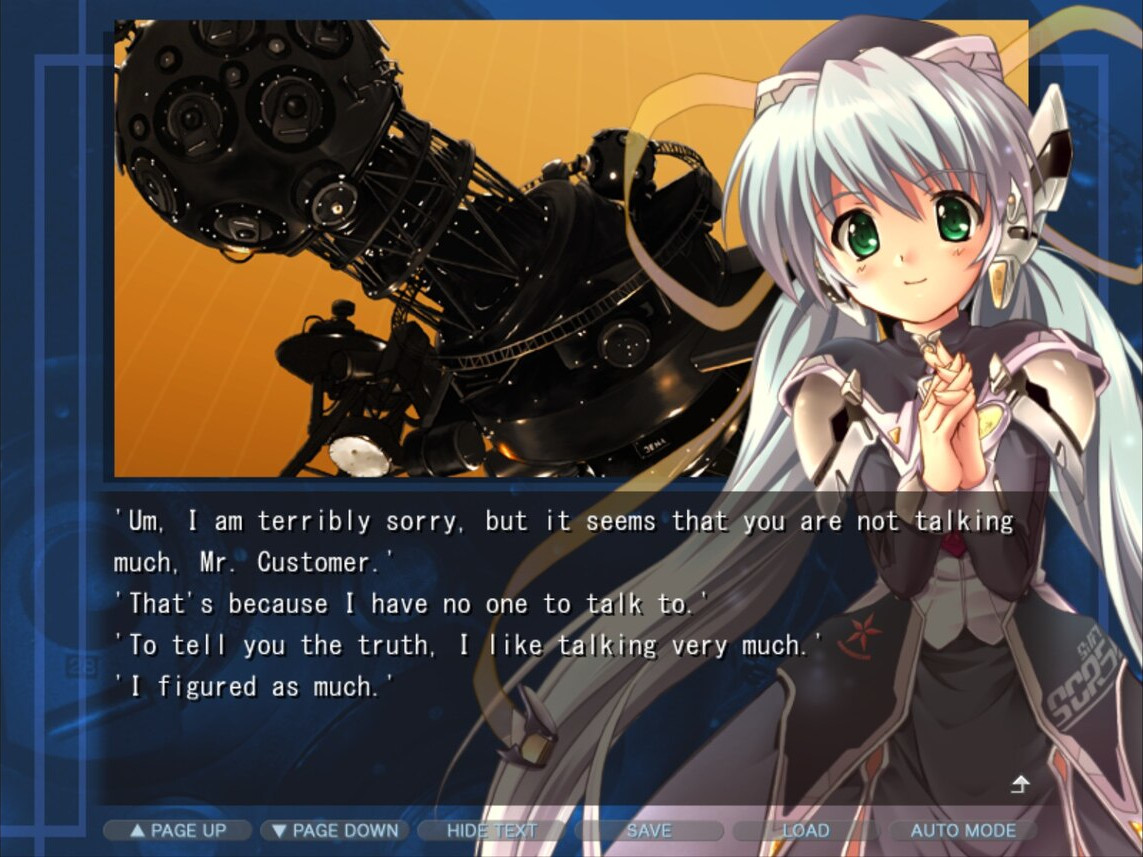Activate Auto Mode
Image resolution: width=1143 pixels, height=857 pixels.
(x=963, y=830)
